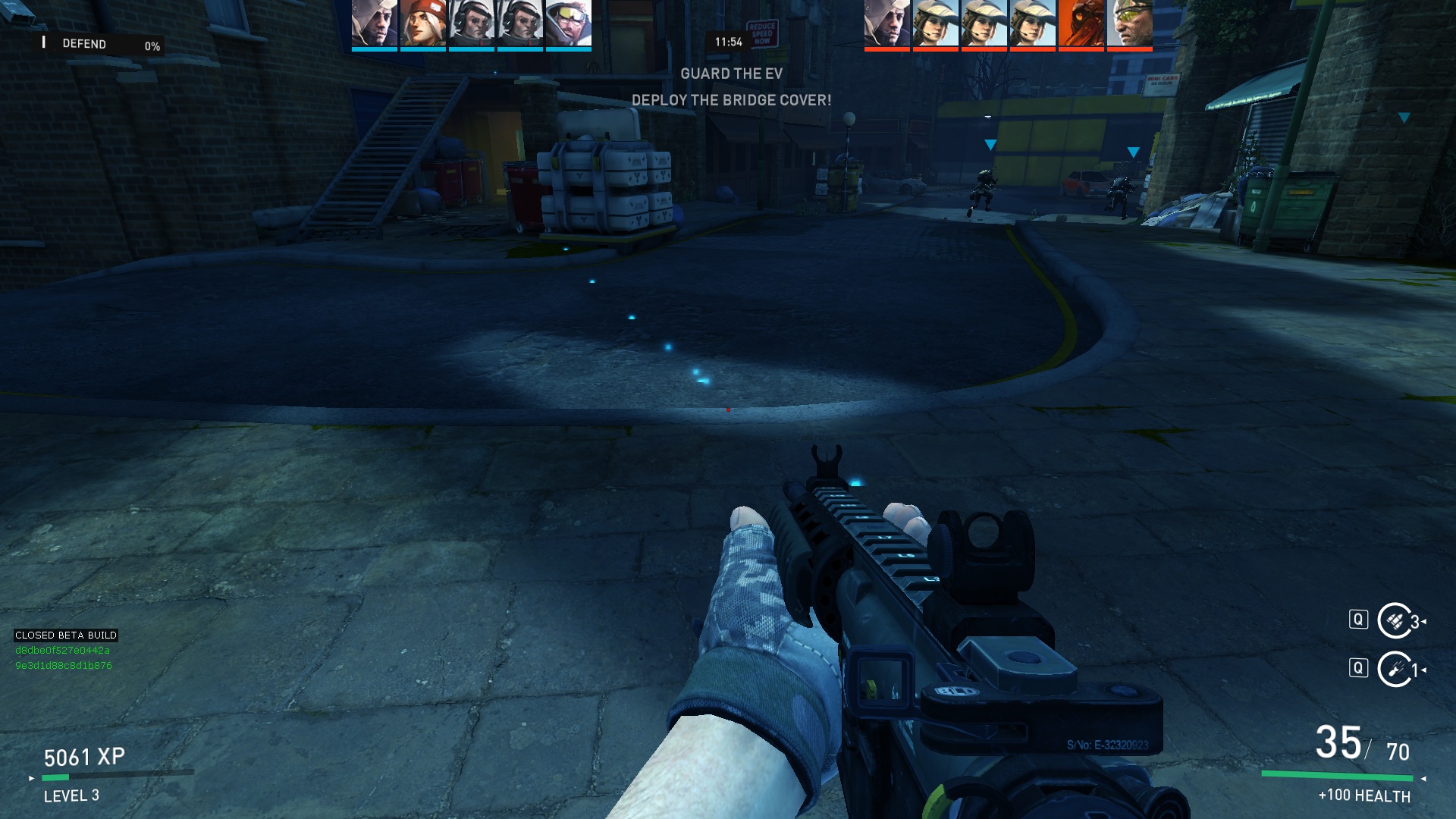Image resolution: width=1456 pixels, height=819 pixels.
Task: Click the green-glasses old man enemy portrait
Action: click(x=1130, y=24)
